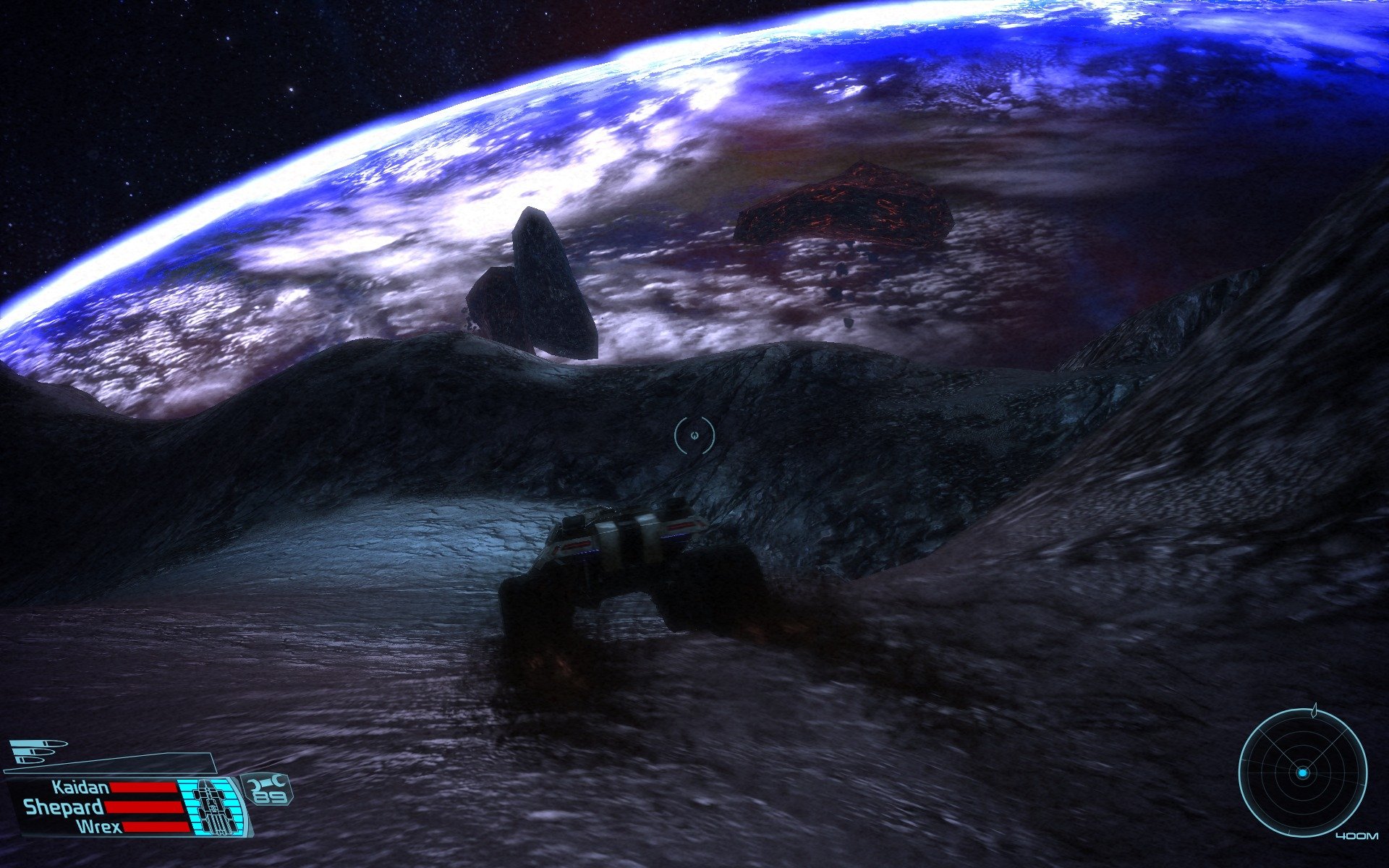Click the circular radar minimap

click(x=1302, y=773)
